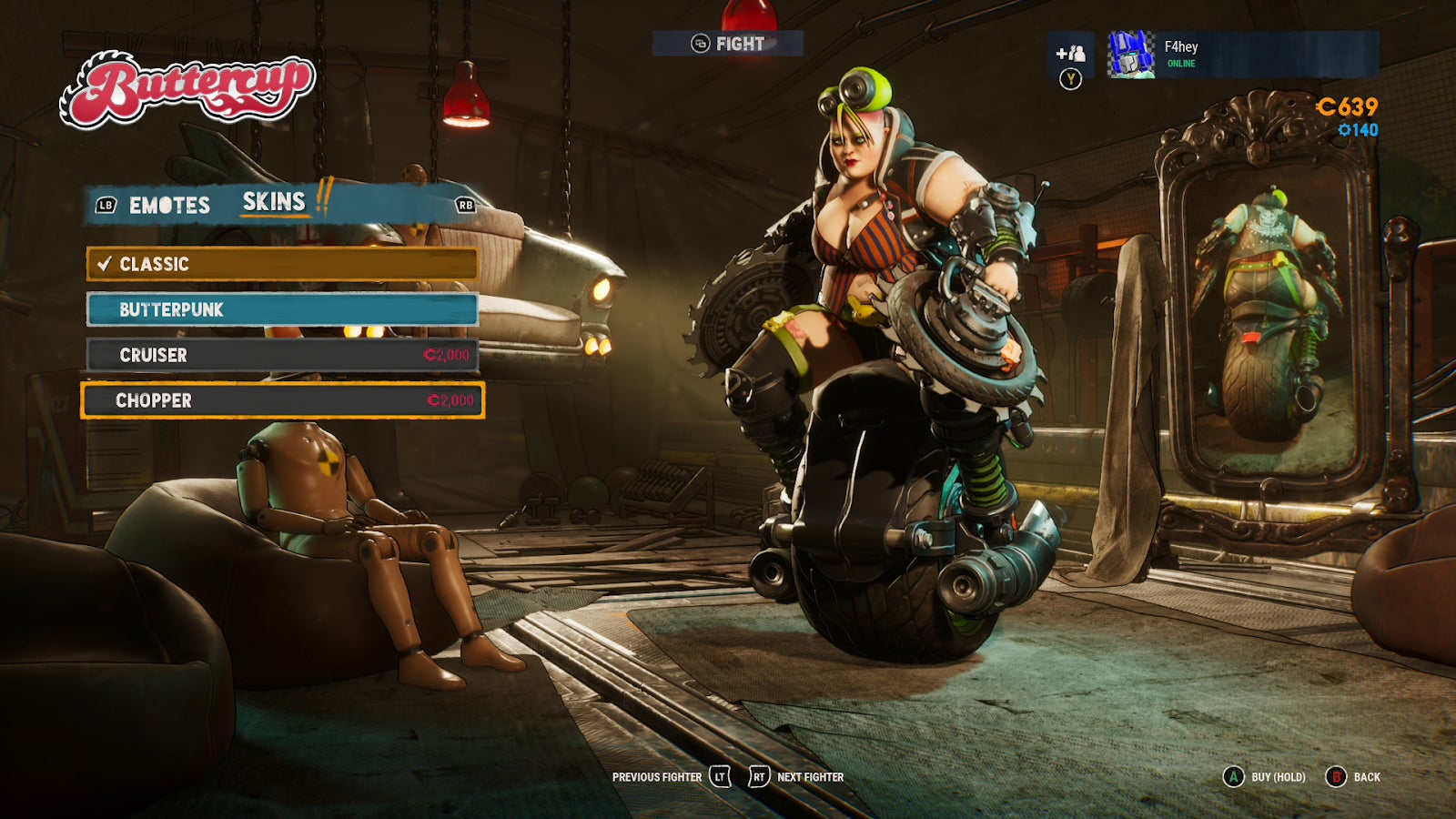Click the RB bumper icon beside Skins
Screen dimensions: 1456x819
coord(464,206)
